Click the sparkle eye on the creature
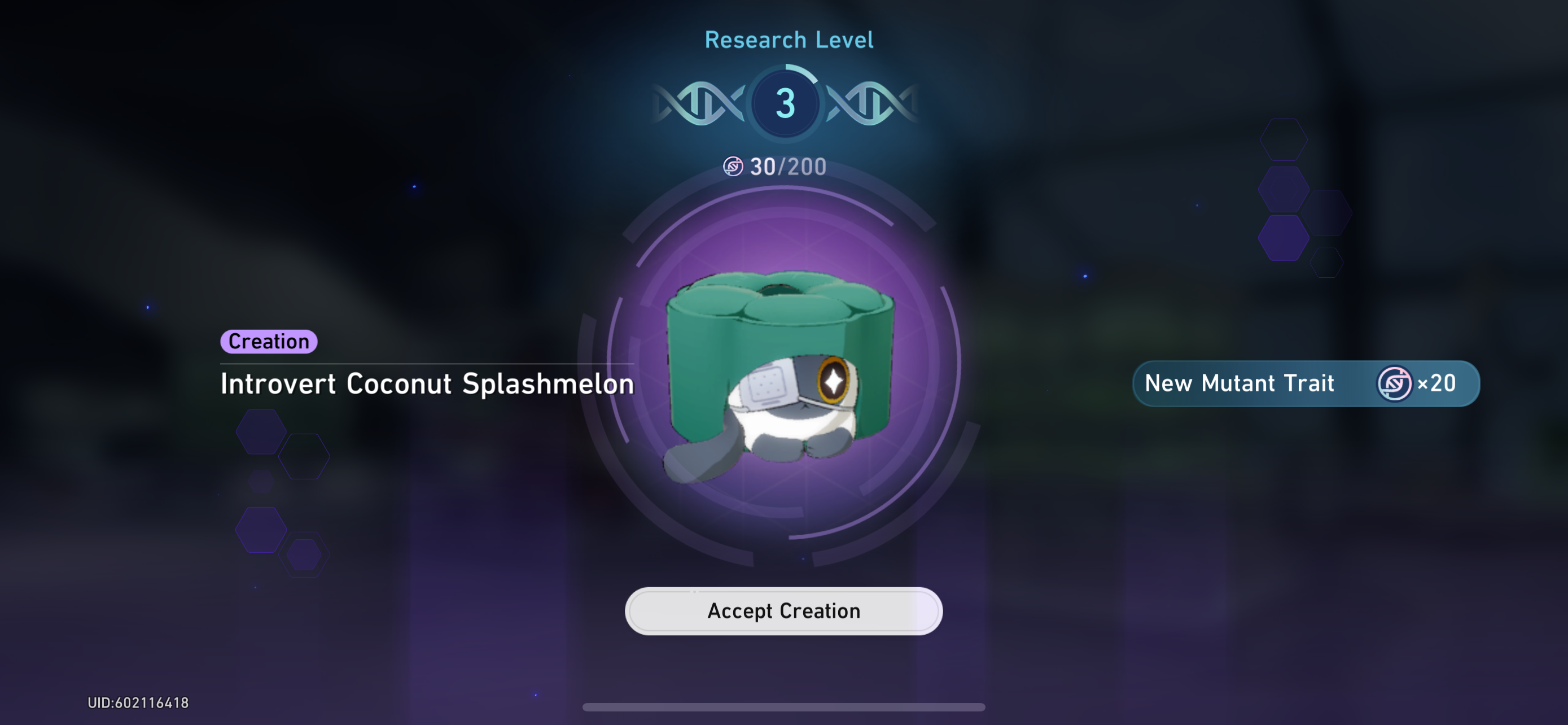 (833, 383)
